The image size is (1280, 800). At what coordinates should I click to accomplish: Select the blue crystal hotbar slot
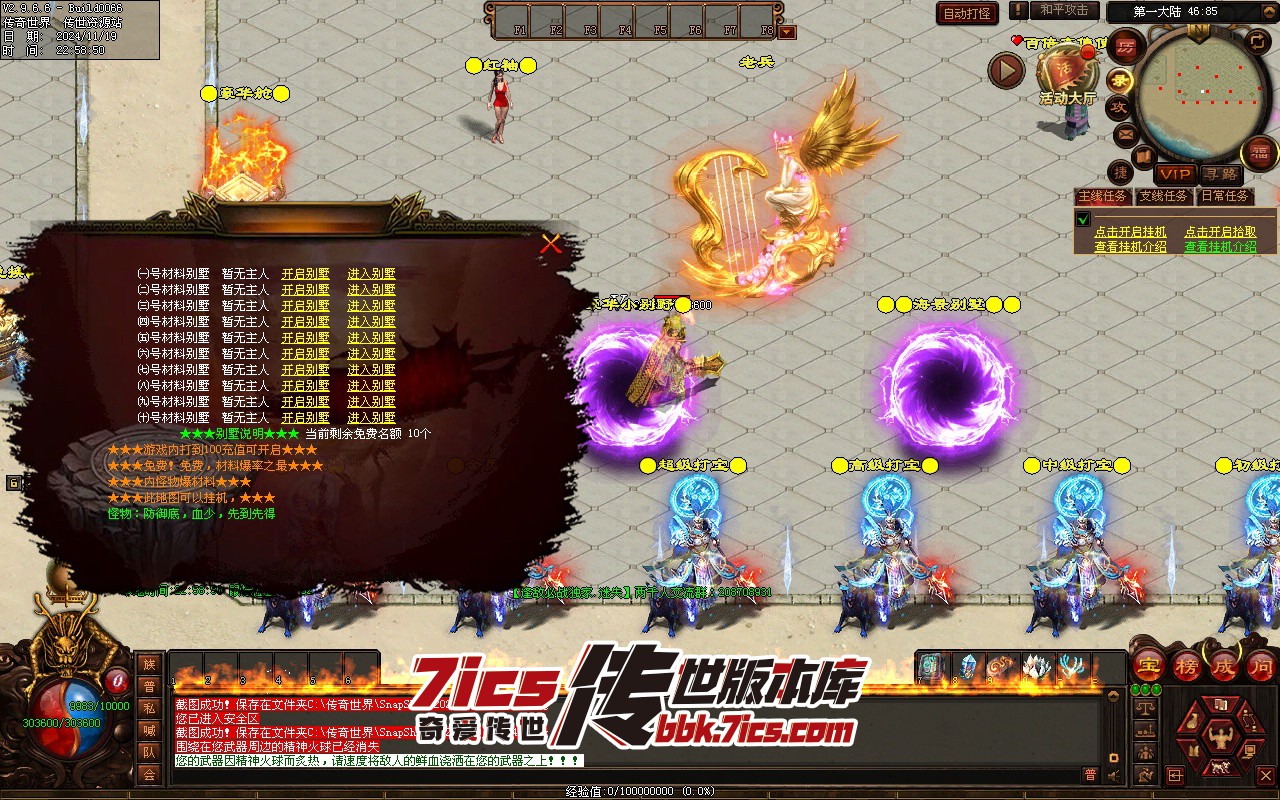click(968, 667)
